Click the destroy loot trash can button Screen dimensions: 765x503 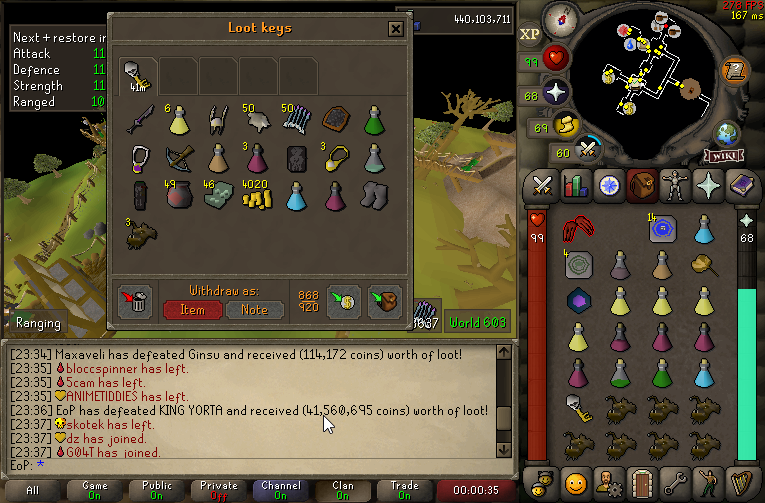coord(136,300)
